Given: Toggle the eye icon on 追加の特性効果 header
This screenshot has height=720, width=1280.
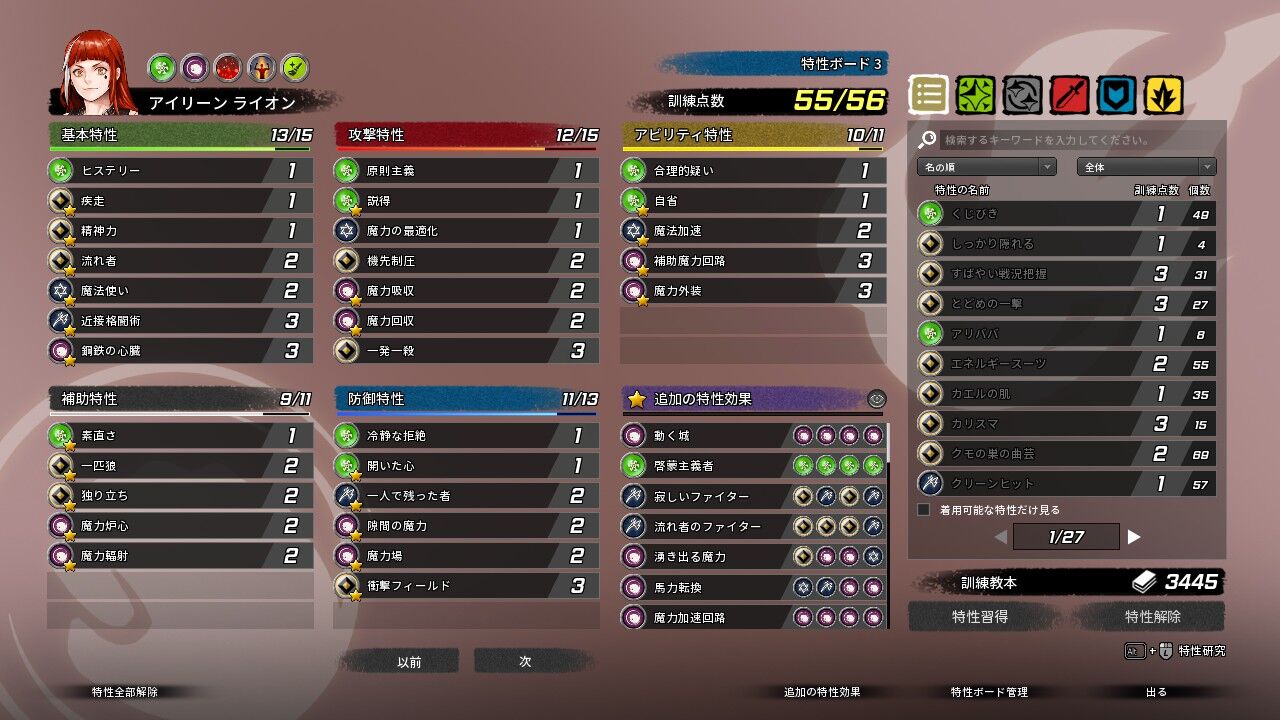Looking at the screenshot, I should (877, 398).
